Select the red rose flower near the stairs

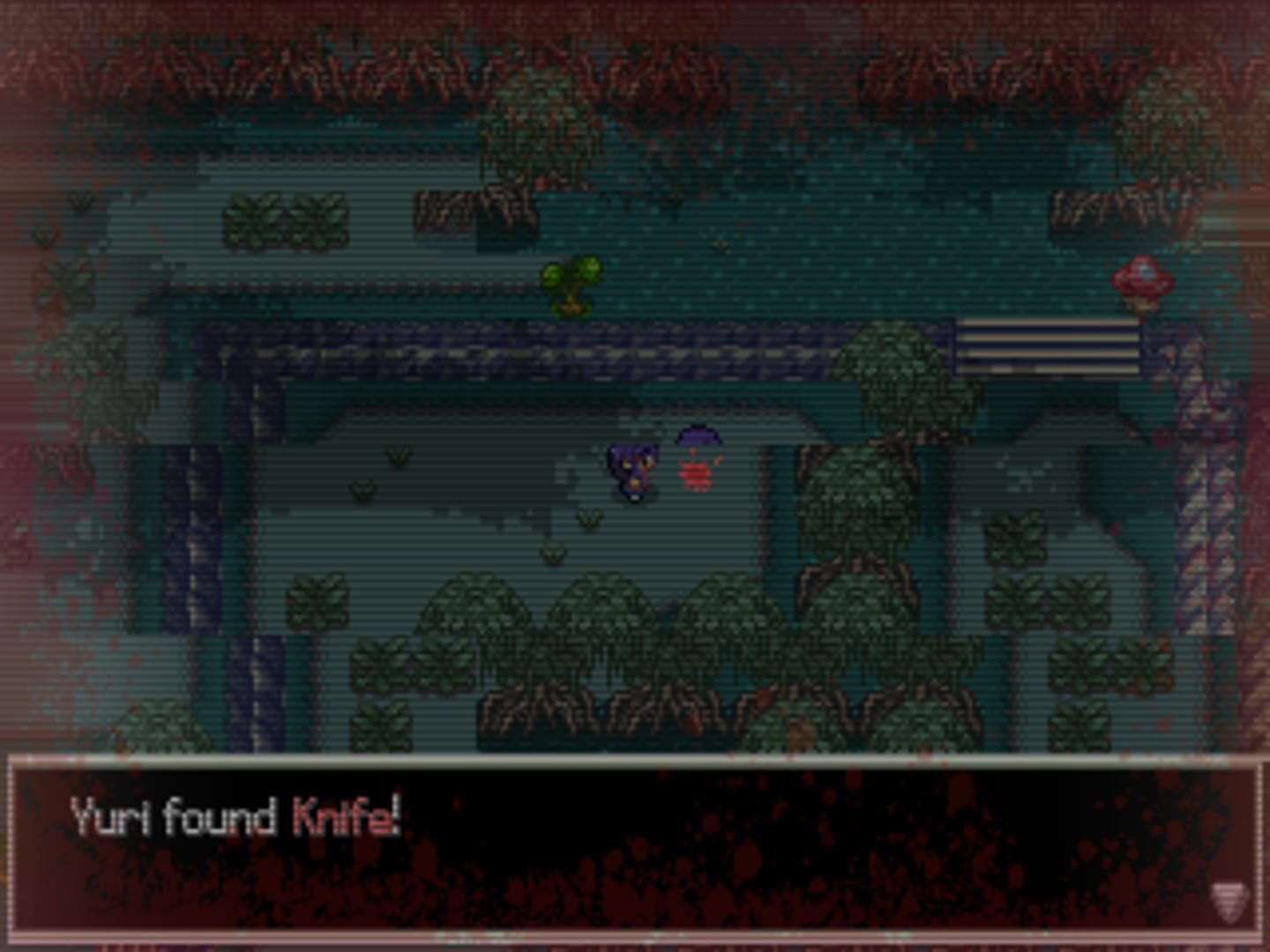1142,278
